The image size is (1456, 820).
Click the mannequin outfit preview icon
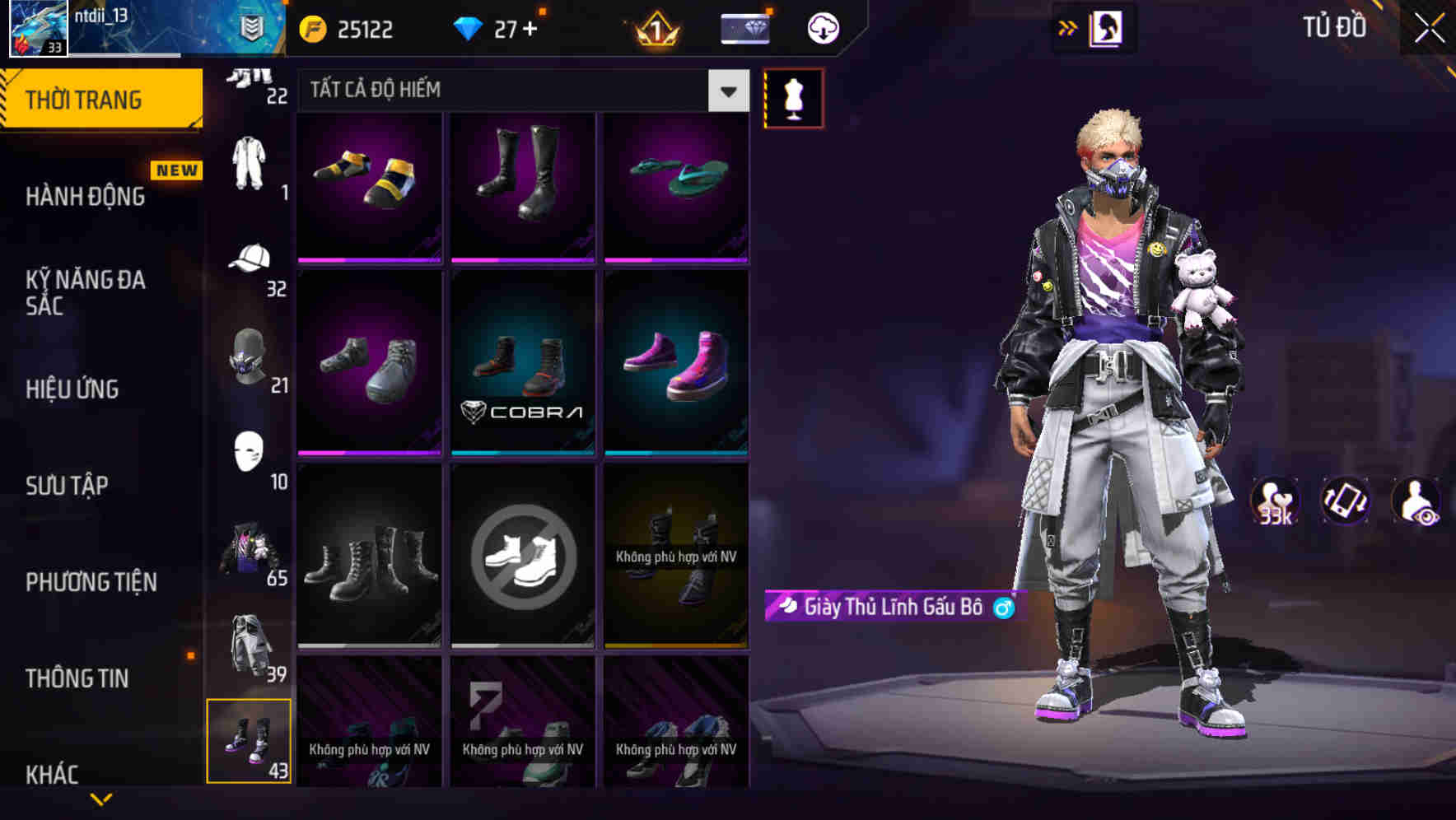[793, 97]
